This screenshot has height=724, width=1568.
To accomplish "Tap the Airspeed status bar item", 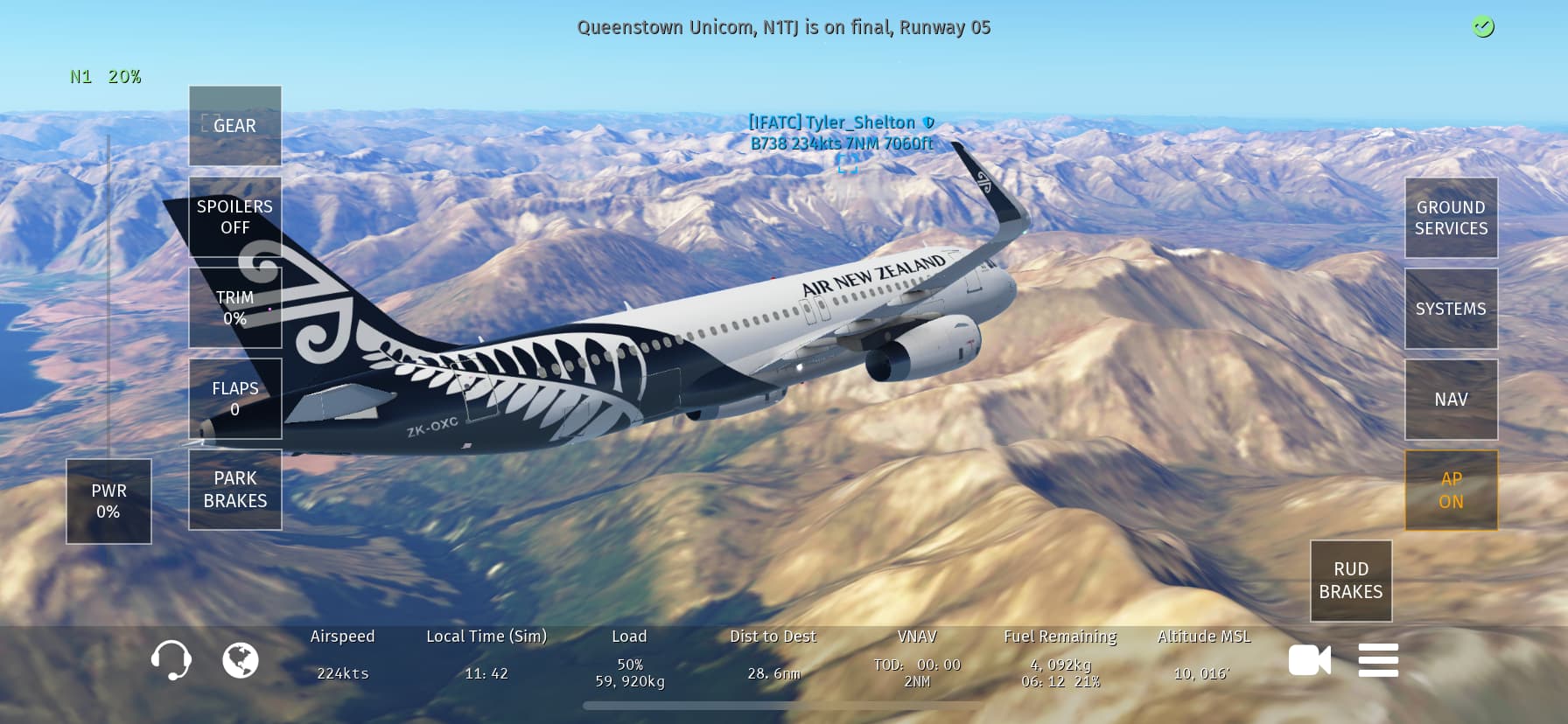I will 342,655.
